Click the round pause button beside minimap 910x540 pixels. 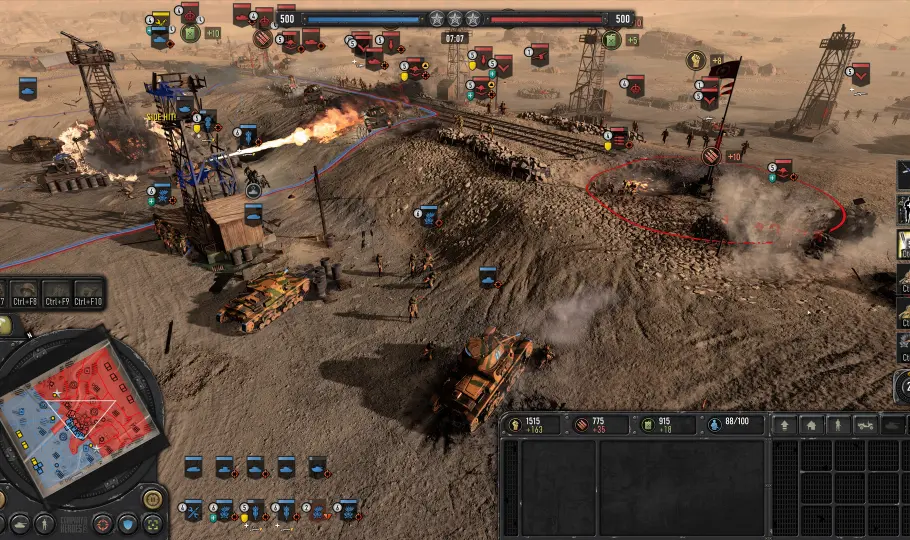[152, 498]
